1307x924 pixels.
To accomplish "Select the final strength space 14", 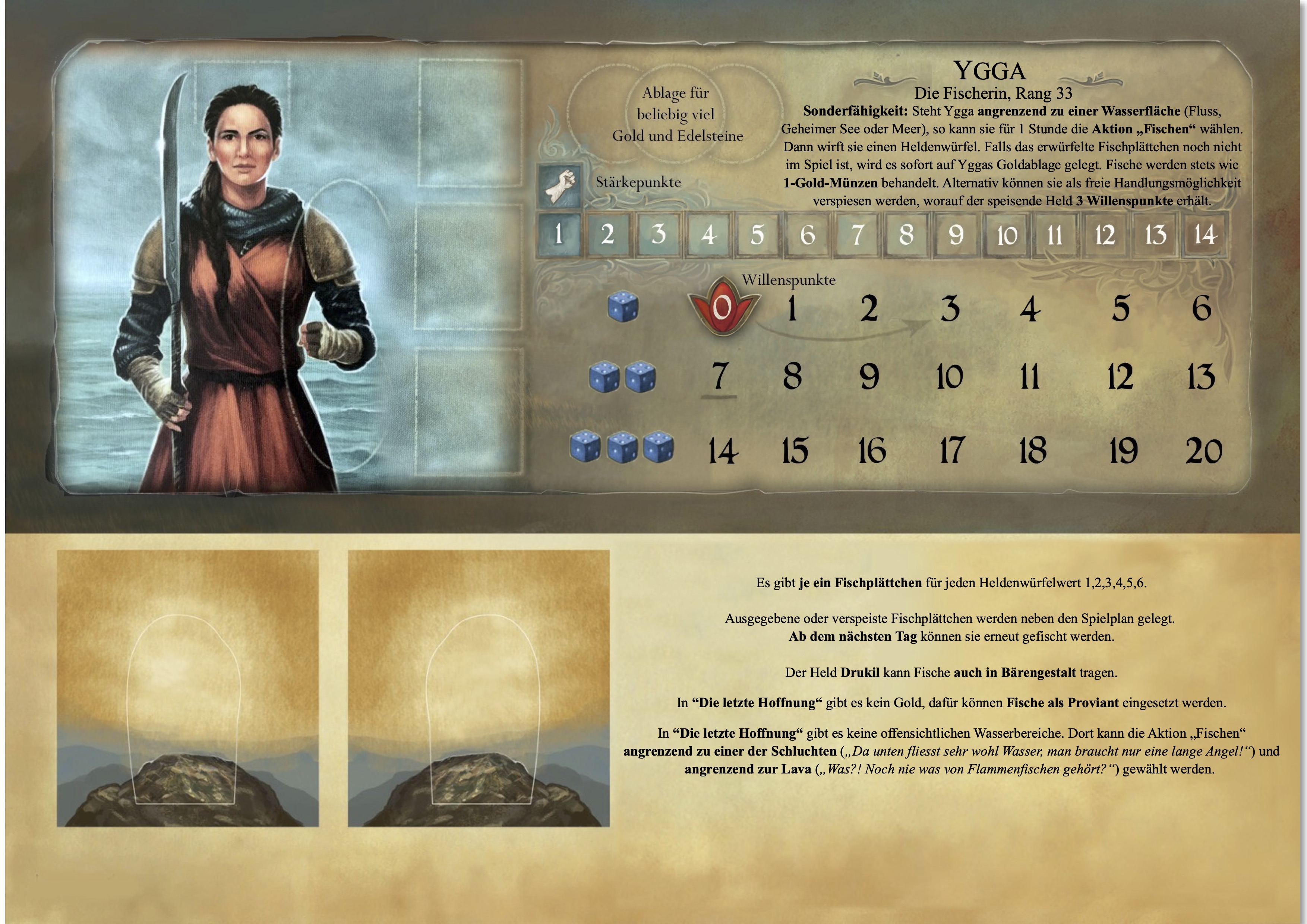I will click(1205, 234).
